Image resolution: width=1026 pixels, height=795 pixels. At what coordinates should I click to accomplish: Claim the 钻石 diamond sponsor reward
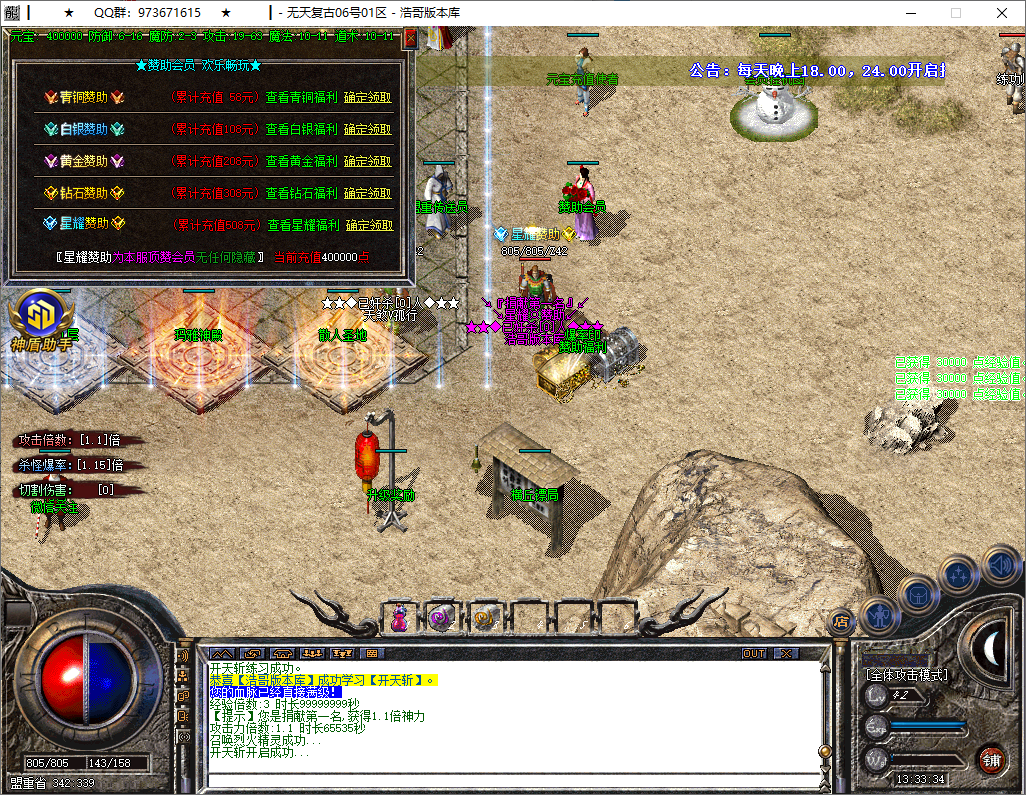pyautogui.click(x=368, y=193)
